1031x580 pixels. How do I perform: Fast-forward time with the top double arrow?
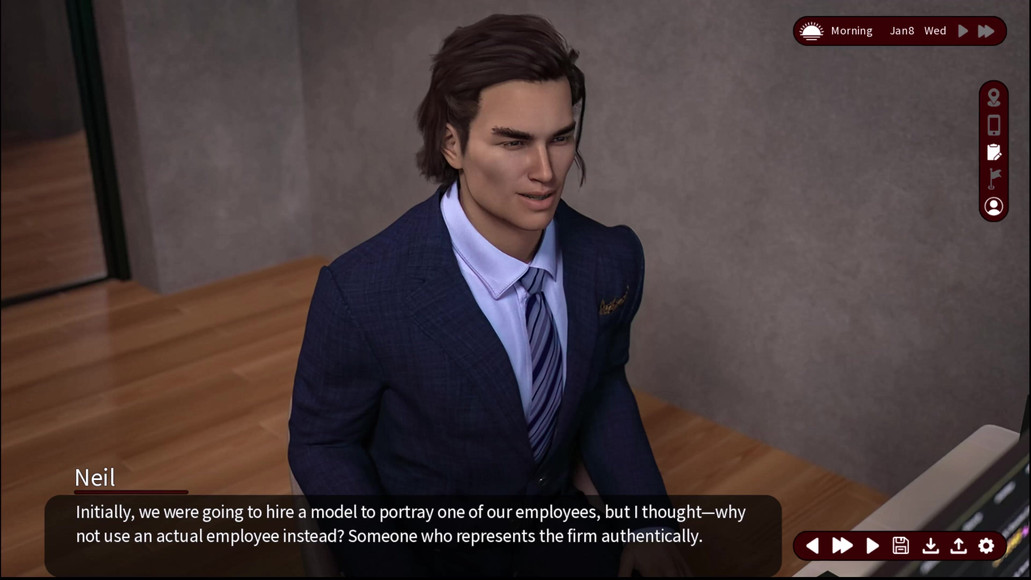pos(986,31)
